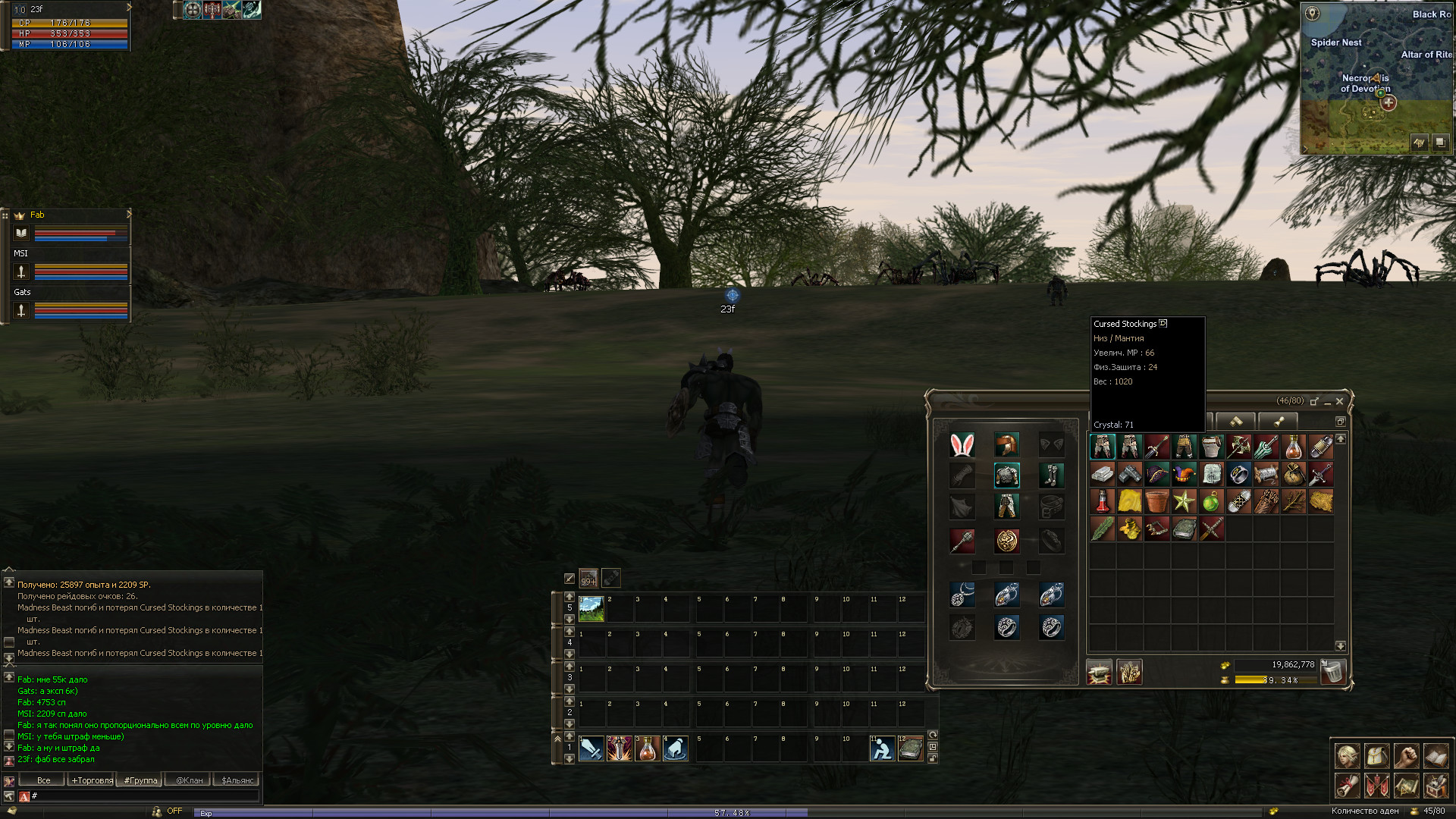The width and height of the screenshot is (1456, 819).
Task: Activate the sit action on hotbar
Action: click(881, 749)
